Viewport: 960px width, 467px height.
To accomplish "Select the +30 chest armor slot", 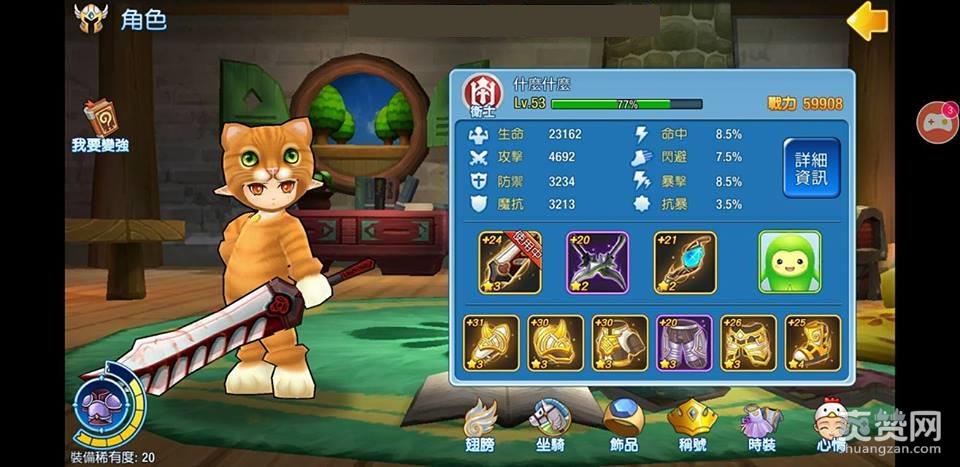I will (620, 344).
